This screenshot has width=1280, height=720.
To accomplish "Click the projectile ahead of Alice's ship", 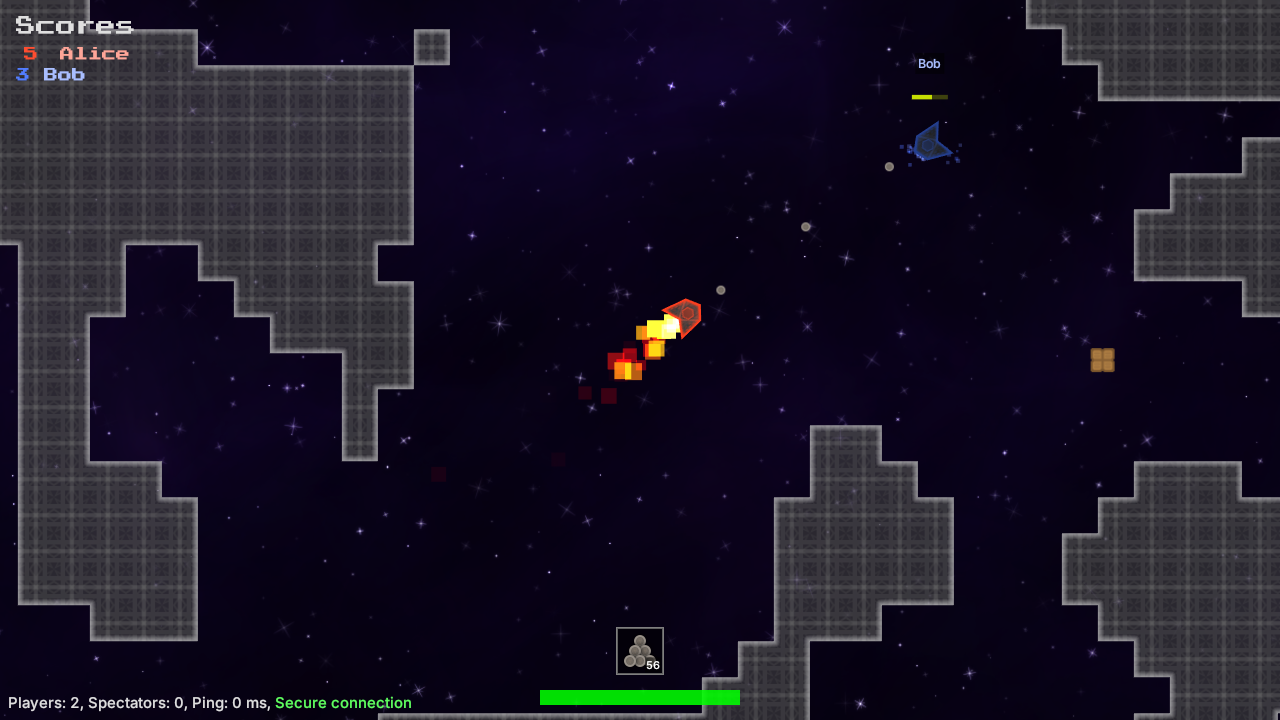I will 722,289.
